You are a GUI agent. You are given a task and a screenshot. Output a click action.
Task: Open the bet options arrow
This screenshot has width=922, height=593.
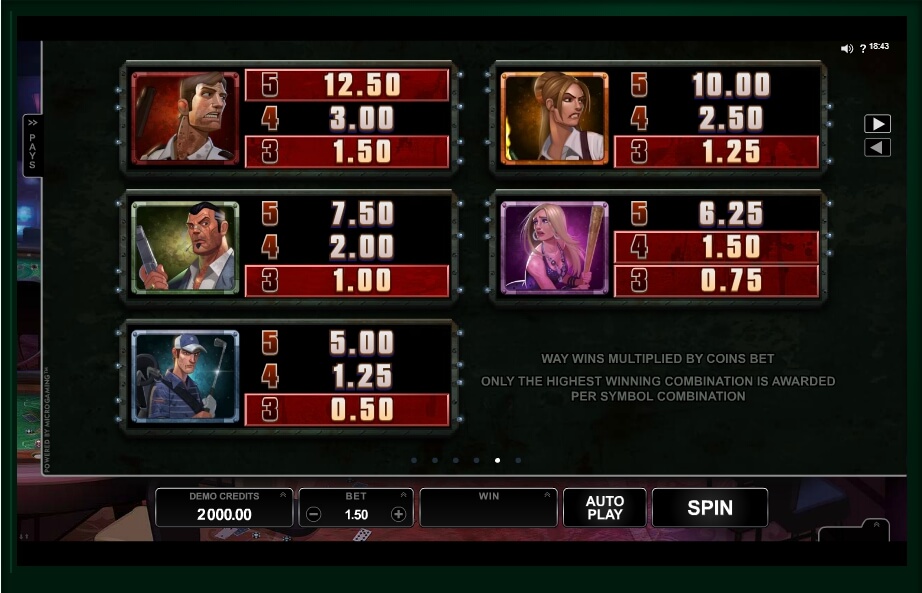(x=403, y=494)
